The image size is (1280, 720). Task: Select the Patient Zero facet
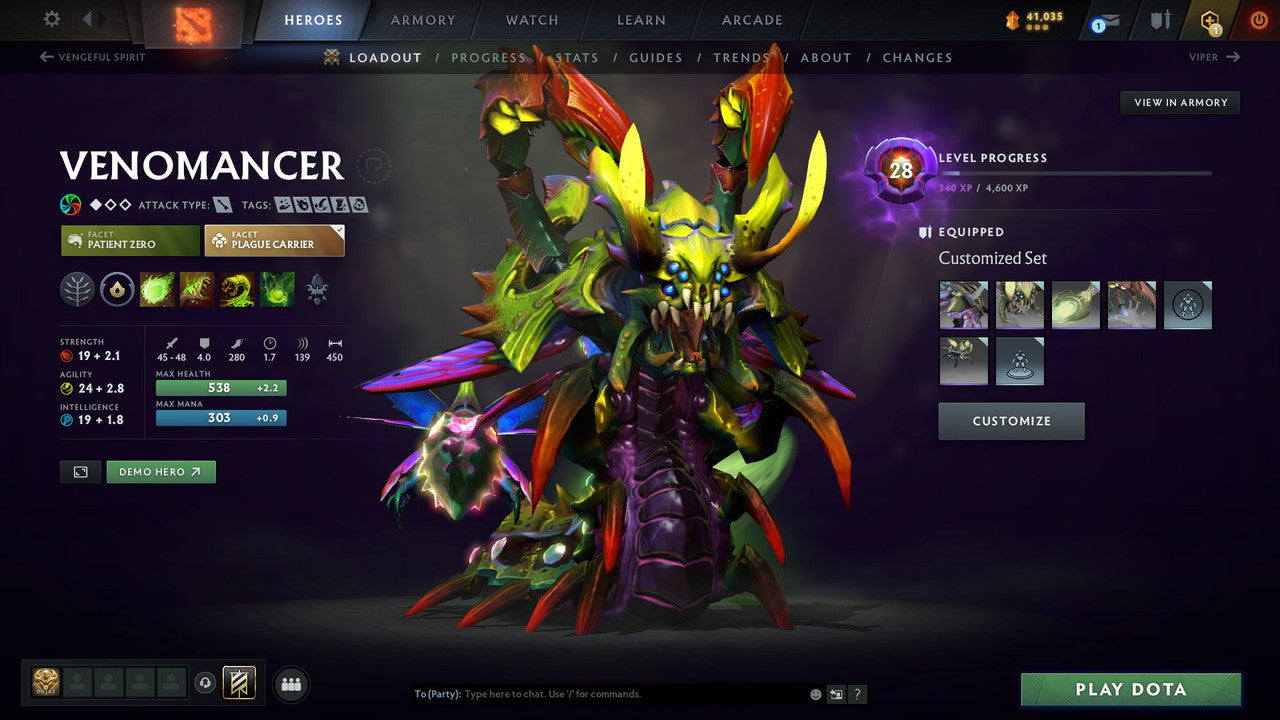tap(129, 240)
